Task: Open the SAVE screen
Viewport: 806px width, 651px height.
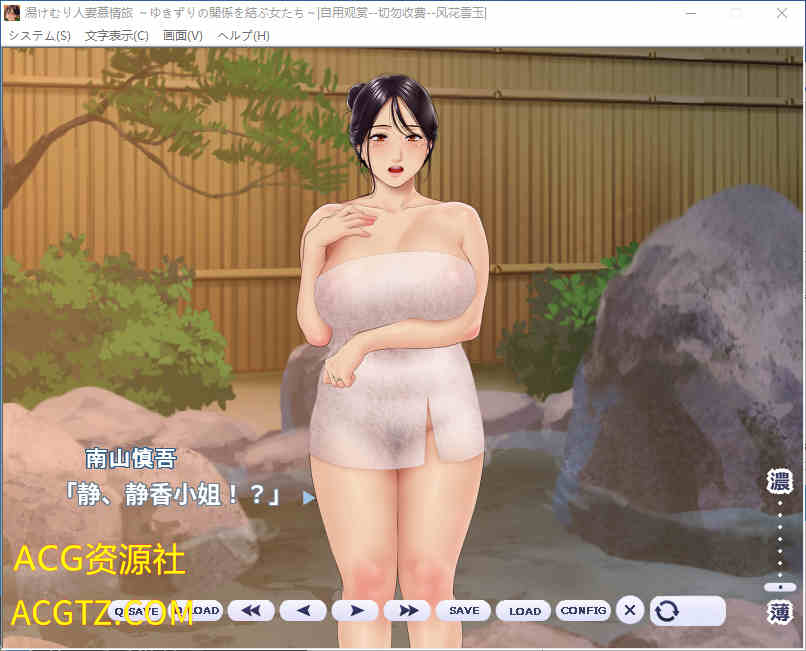Action: point(463,610)
